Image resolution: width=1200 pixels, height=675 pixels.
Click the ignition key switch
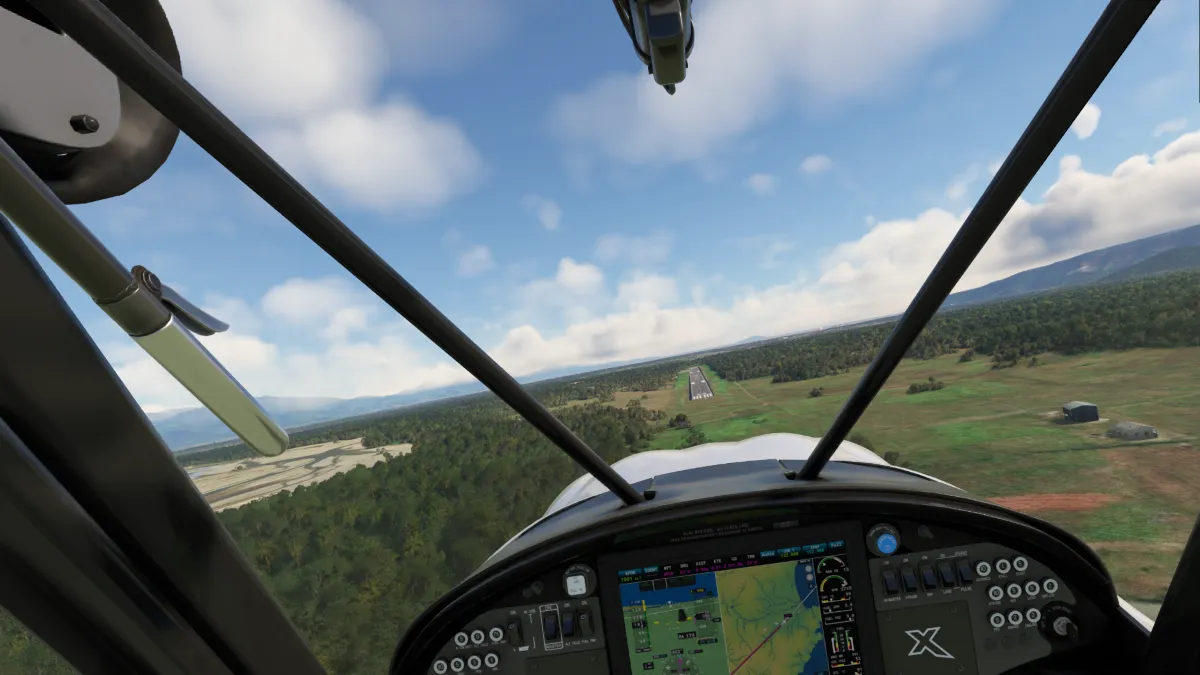click(1059, 624)
